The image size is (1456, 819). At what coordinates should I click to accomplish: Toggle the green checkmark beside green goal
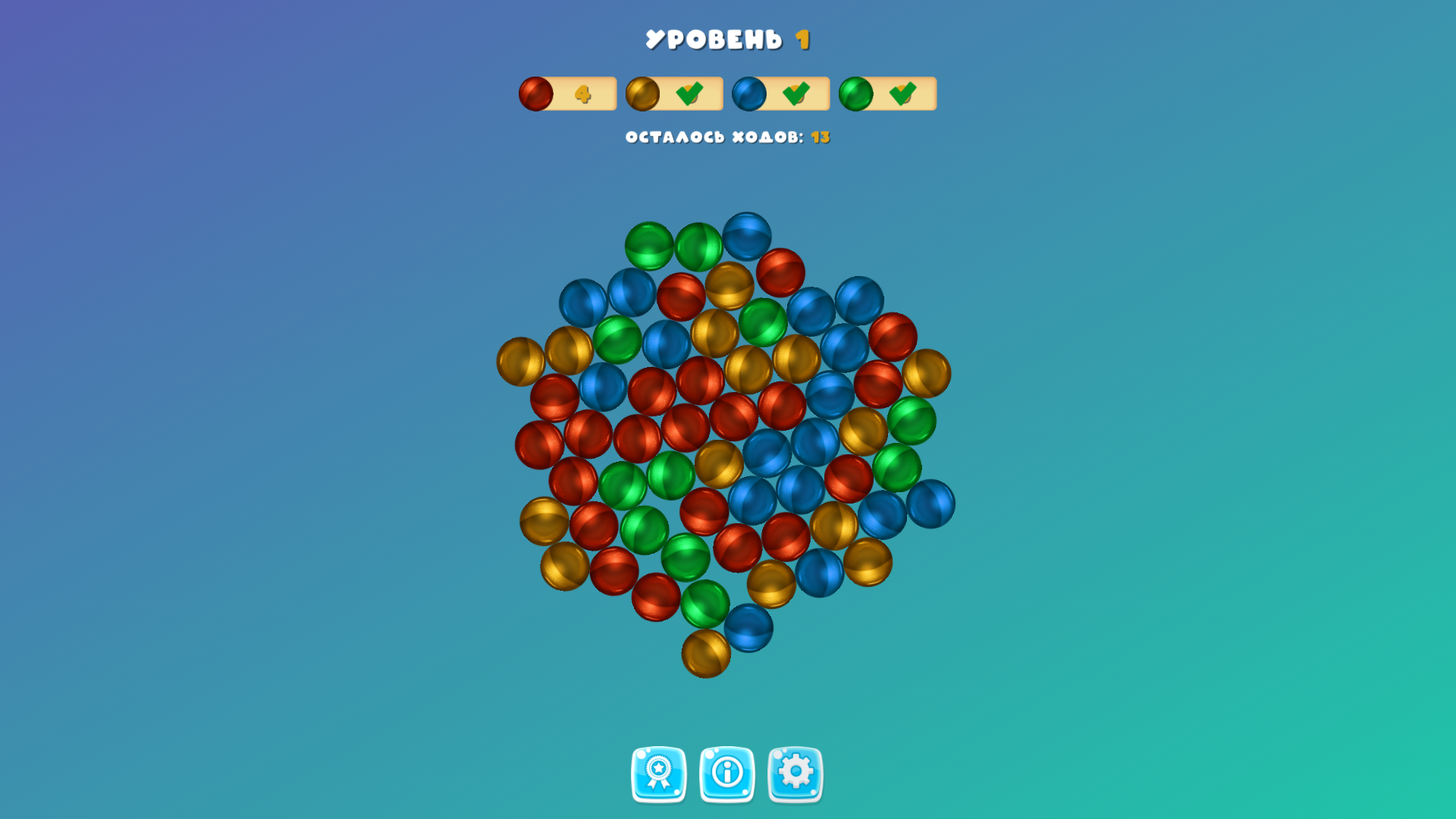[902, 93]
